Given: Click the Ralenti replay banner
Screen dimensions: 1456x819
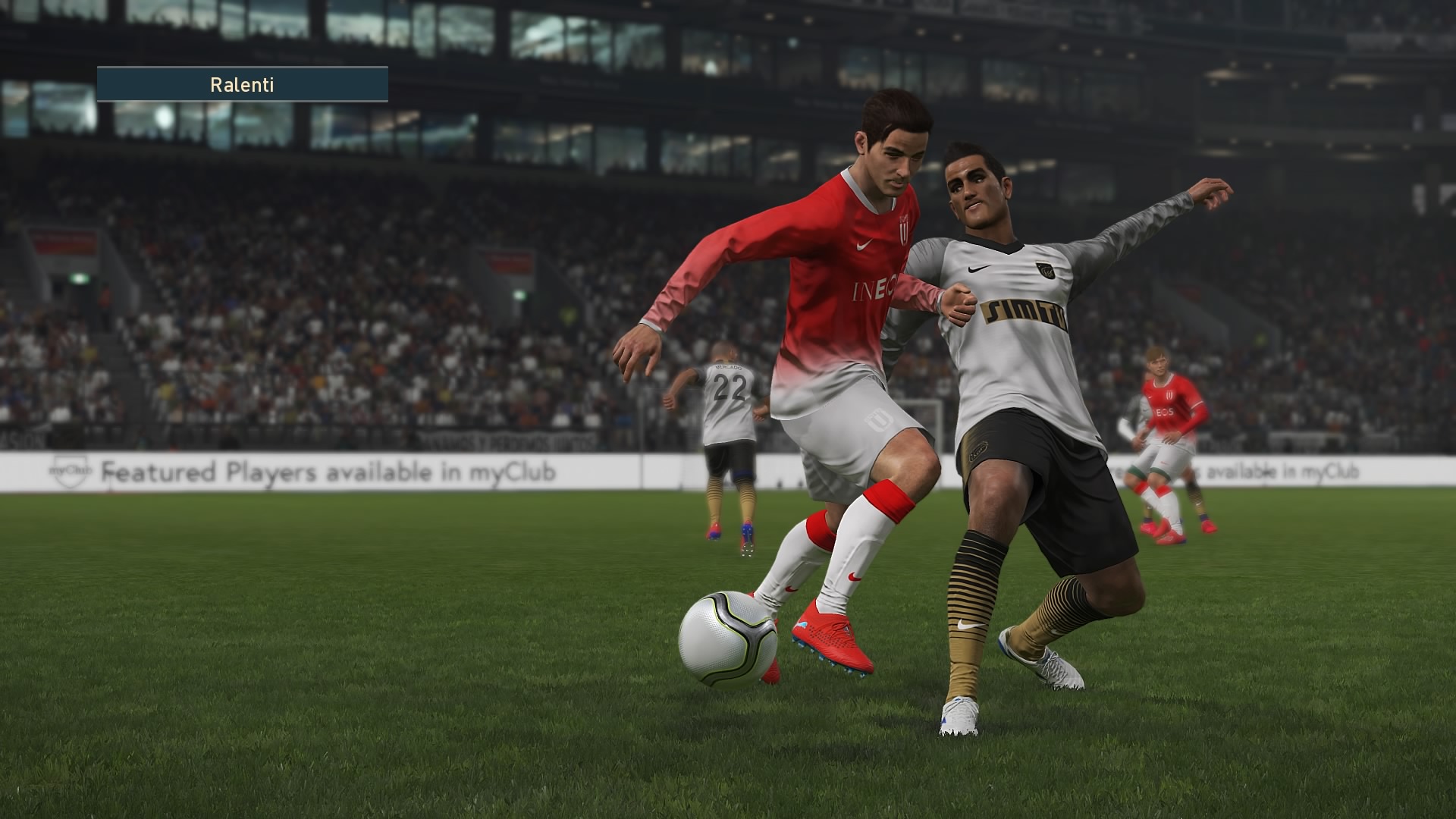Looking at the screenshot, I should click(x=242, y=84).
